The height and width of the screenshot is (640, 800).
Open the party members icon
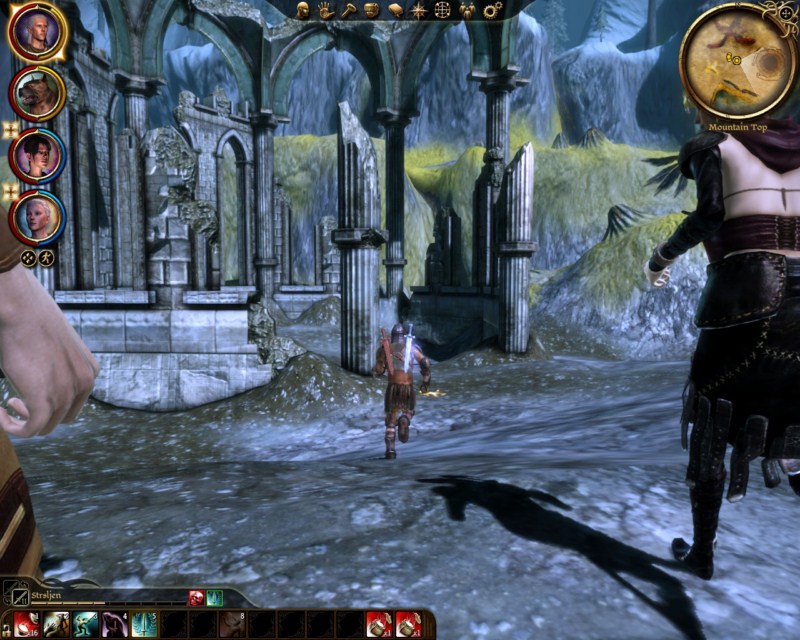(x=467, y=10)
